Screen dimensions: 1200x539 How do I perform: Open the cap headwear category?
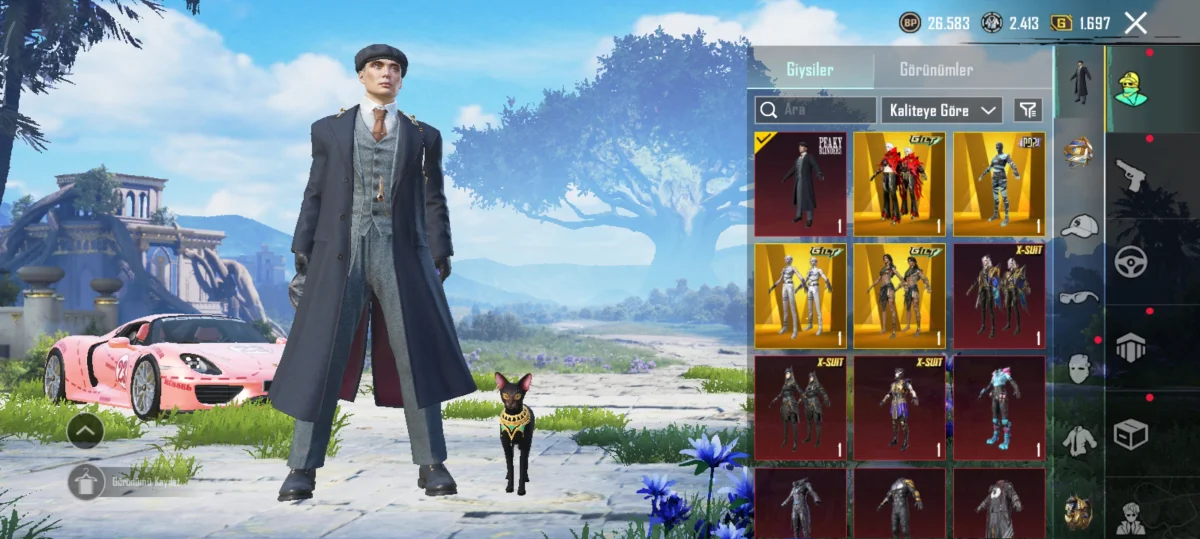pyautogui.click(x=1078, y=226)
